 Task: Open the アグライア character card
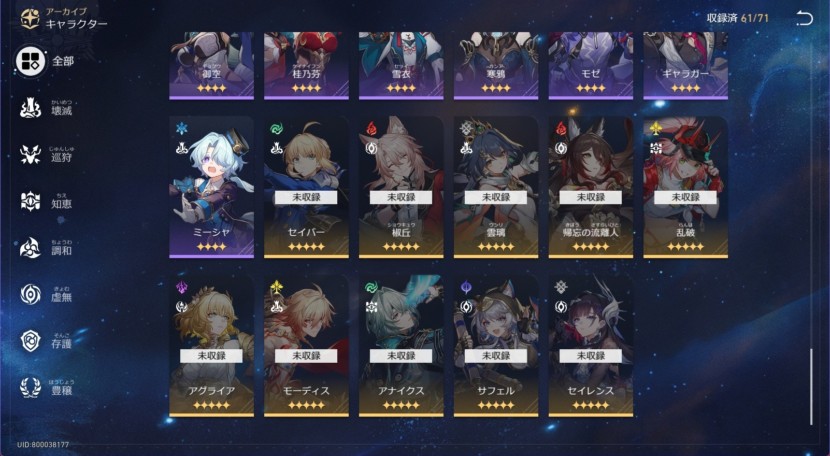tap(211, 345)
